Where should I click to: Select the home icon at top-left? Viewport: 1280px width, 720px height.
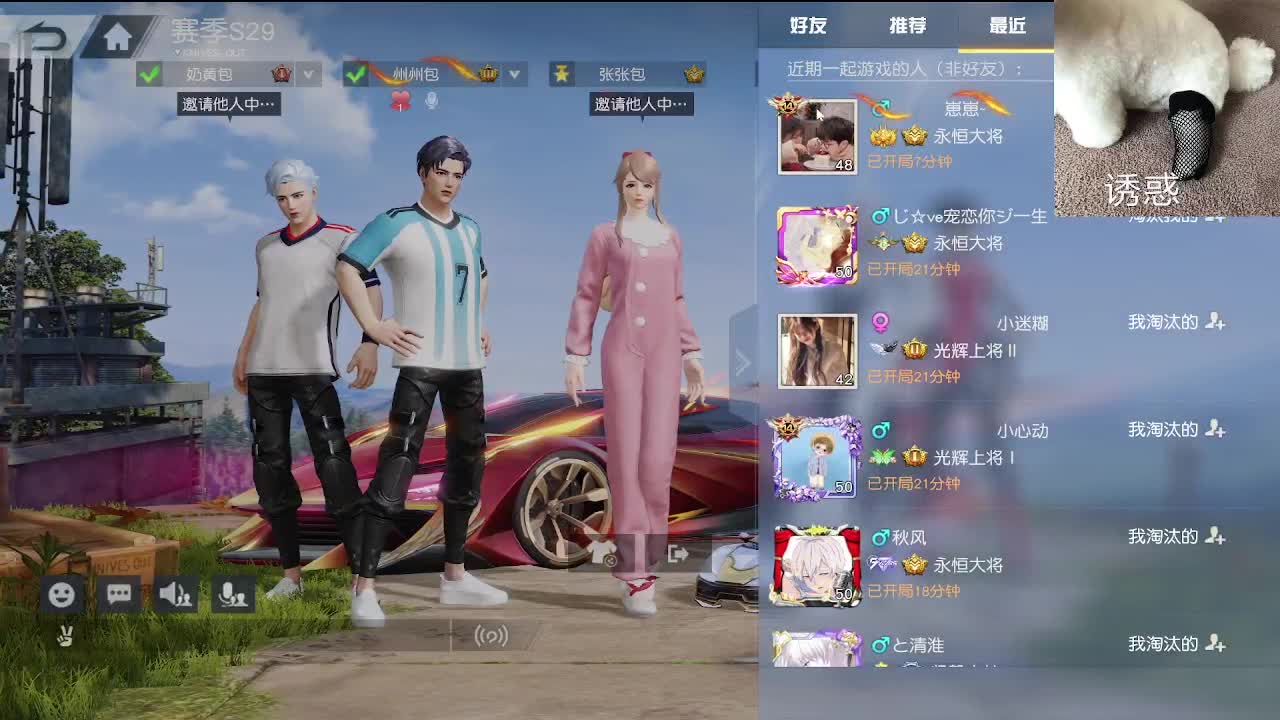point(119,34)
